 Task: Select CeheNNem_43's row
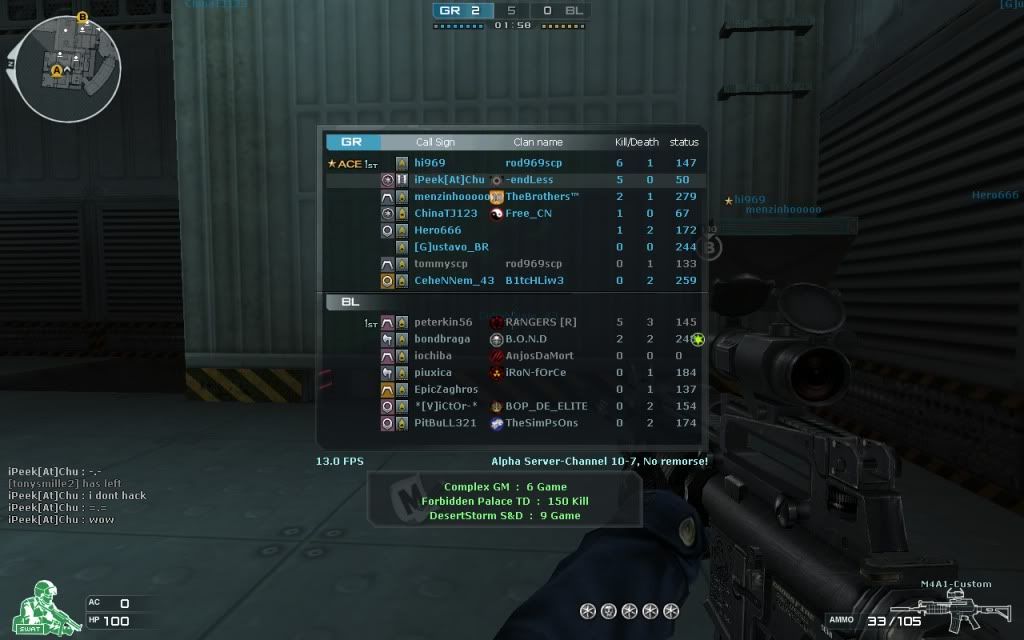coord(454,281)
